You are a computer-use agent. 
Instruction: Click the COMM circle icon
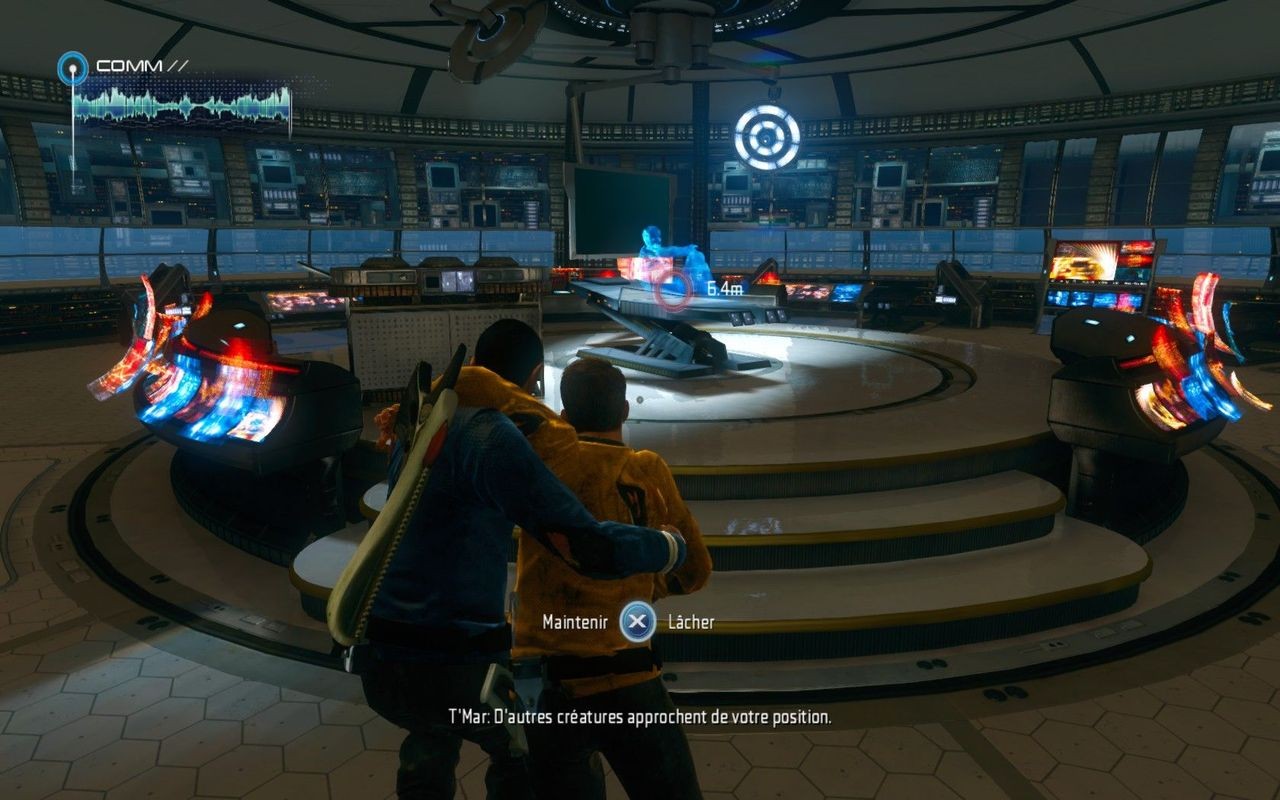click(x=72, y=68)
